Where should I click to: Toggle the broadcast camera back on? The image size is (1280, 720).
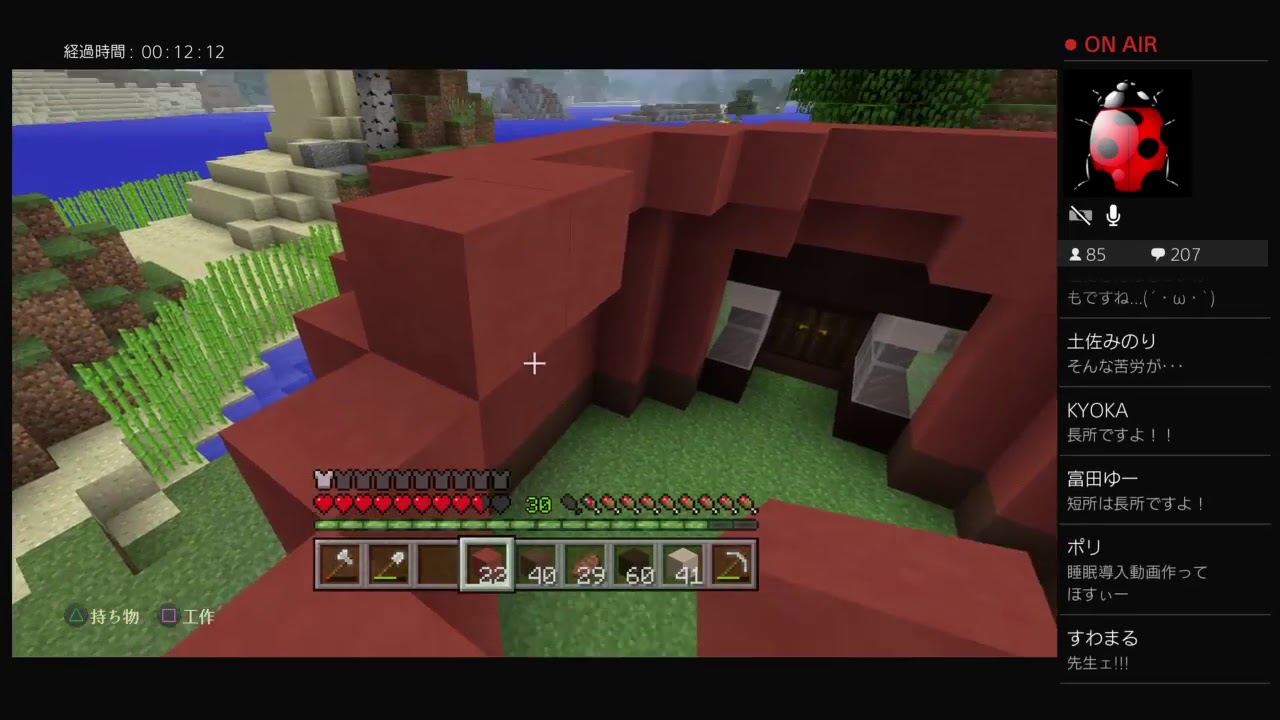click(1080, 215)
